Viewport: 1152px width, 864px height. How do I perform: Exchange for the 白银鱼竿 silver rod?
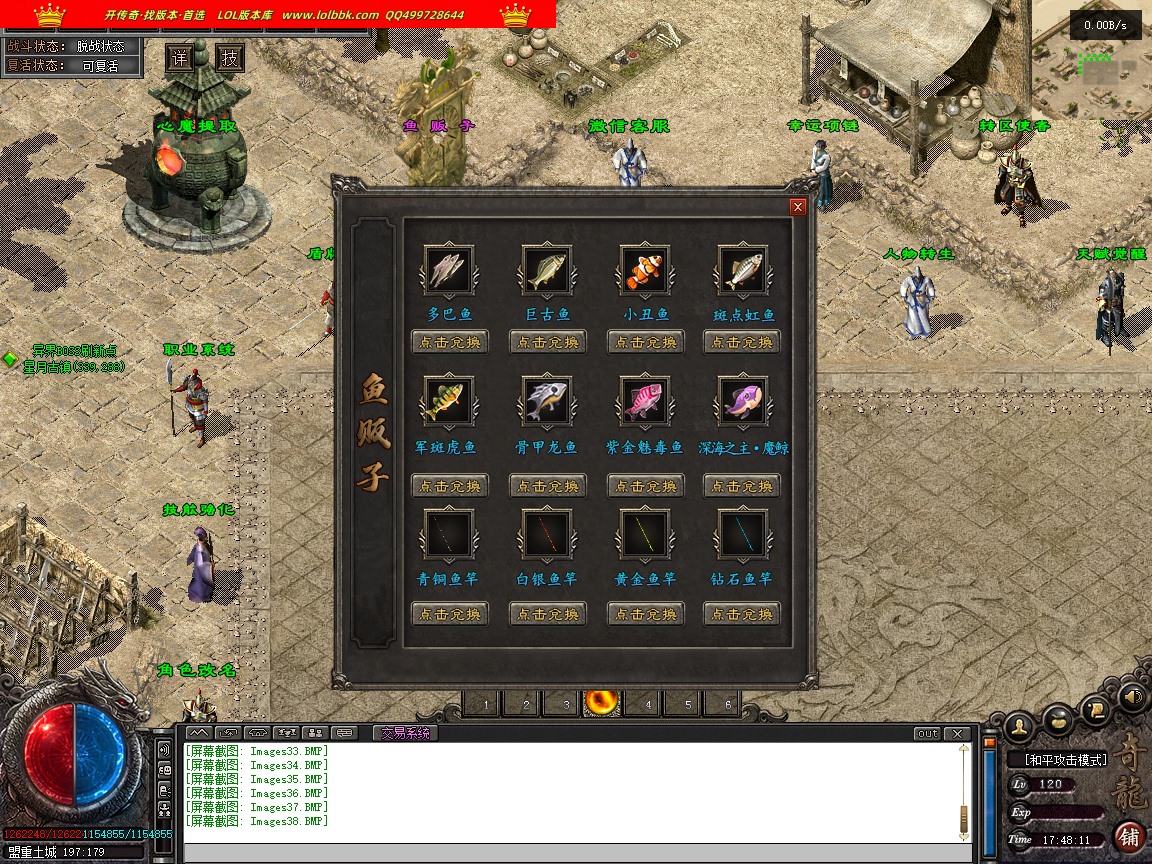click(548, 613)
